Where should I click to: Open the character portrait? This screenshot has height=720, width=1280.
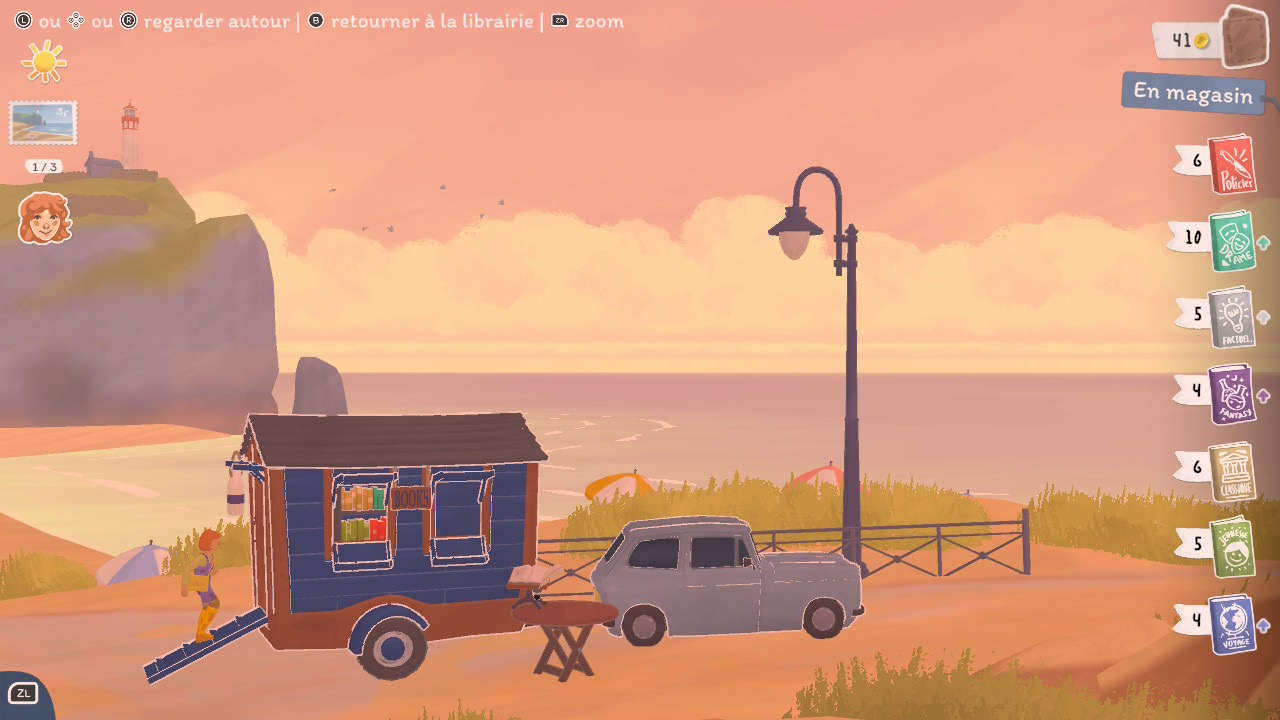coord(42,218)
